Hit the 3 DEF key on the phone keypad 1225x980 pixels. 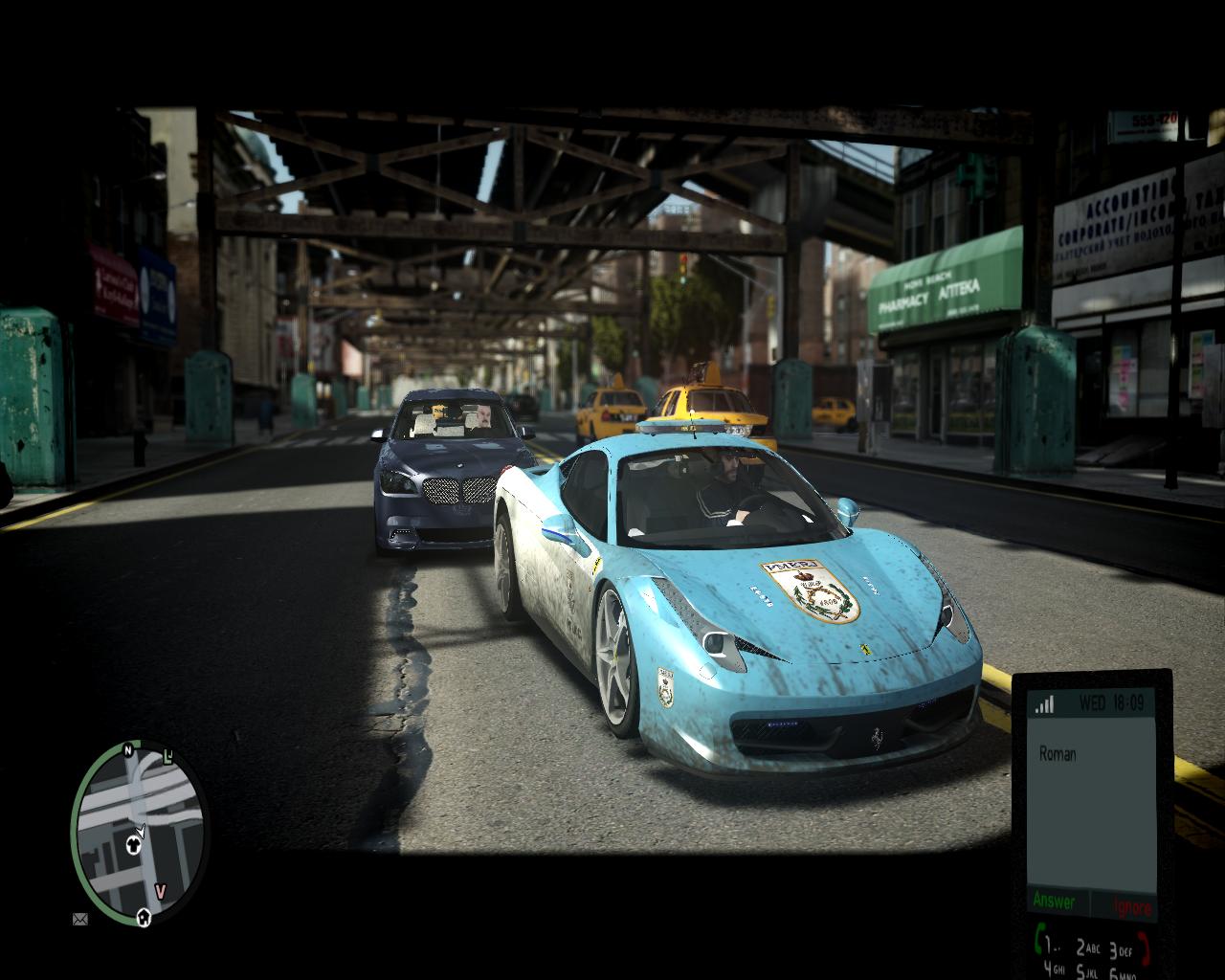(1121, 949)
